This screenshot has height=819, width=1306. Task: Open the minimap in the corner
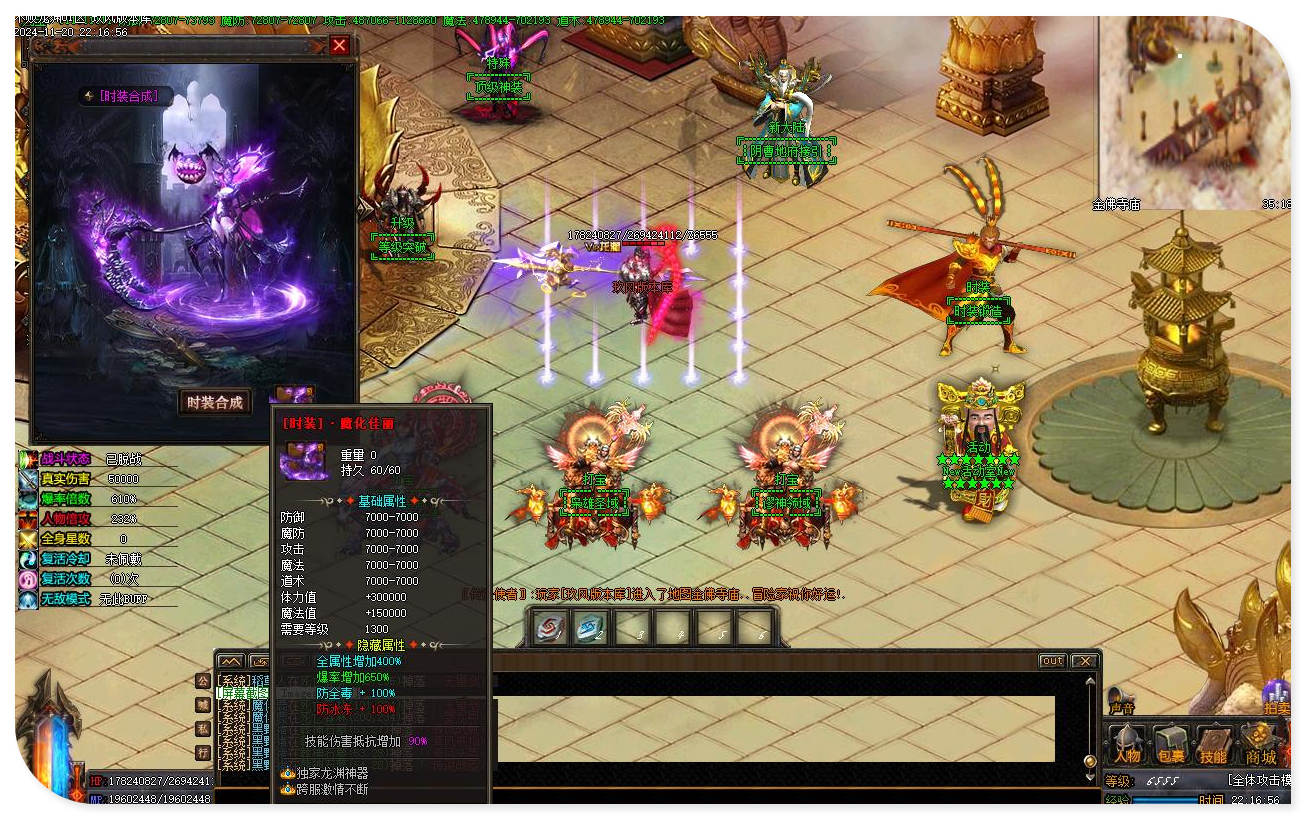tap(1192, 110)
